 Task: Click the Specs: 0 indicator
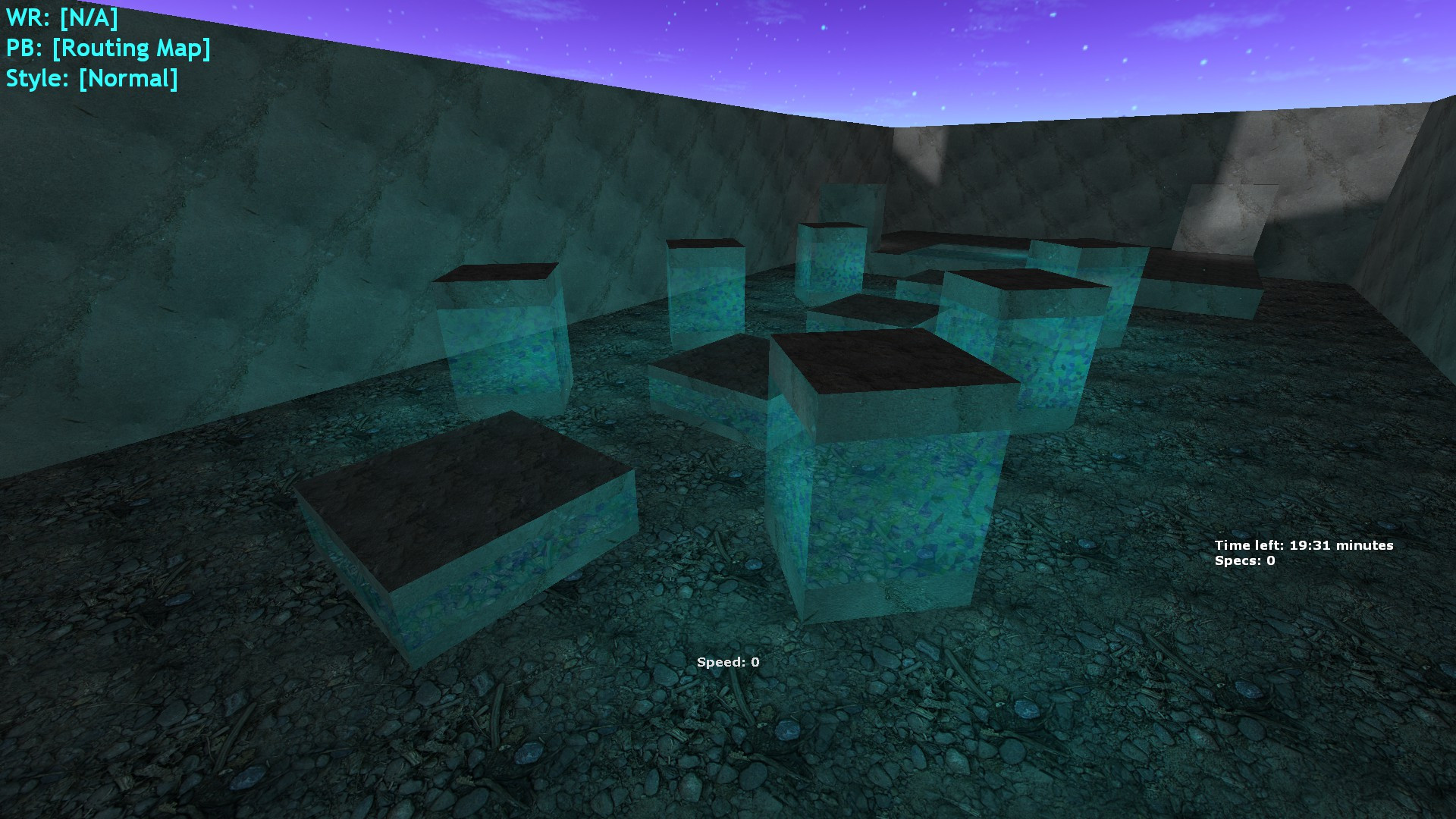pyautogui.click(x=1244, y=561)
